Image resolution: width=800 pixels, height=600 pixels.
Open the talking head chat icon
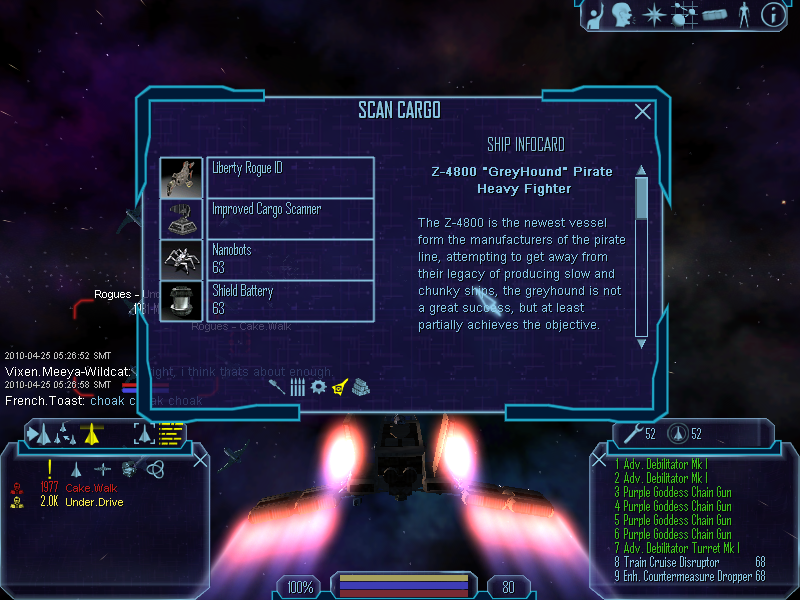tap(623, 14)
